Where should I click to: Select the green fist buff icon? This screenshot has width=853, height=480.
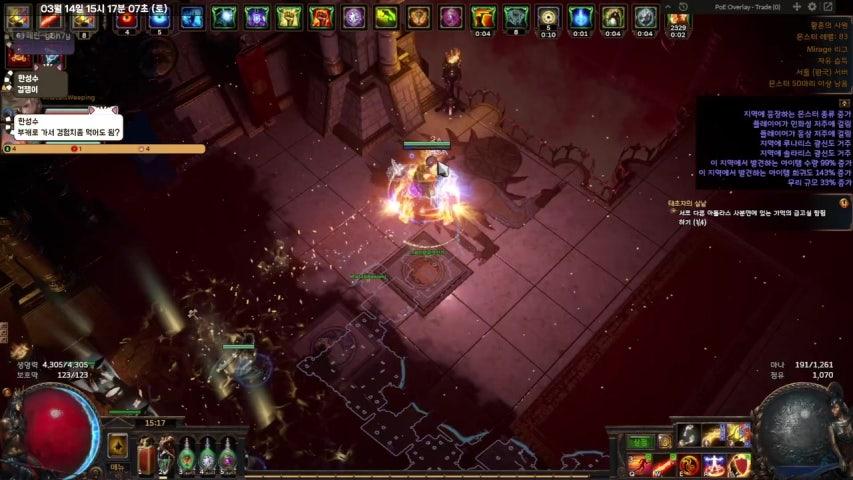289,17
